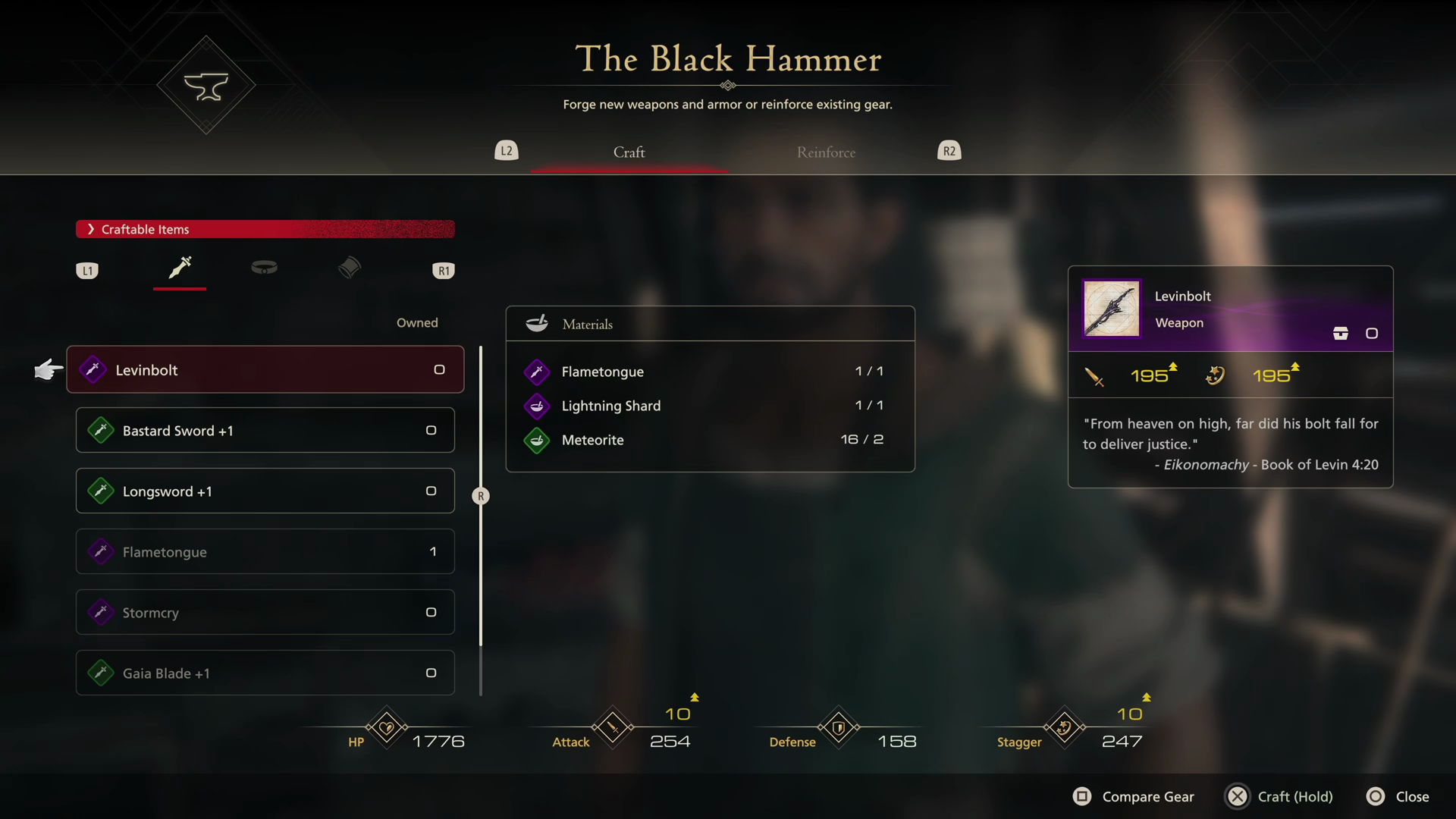Open the Reinforce tab
This screenshot has width=1456, height=819.
click(826, 152)
